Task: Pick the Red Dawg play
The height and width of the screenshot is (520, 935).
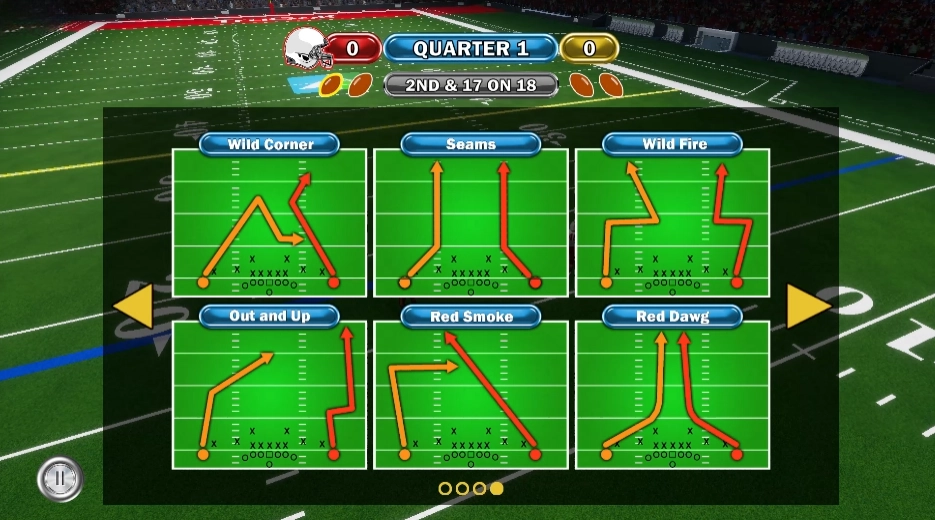Action: pos(672,395)
